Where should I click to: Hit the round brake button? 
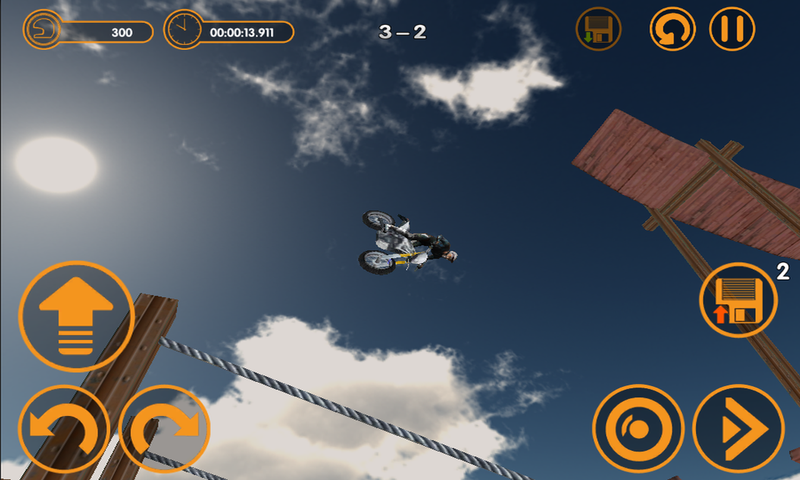(x=638, y=430)
